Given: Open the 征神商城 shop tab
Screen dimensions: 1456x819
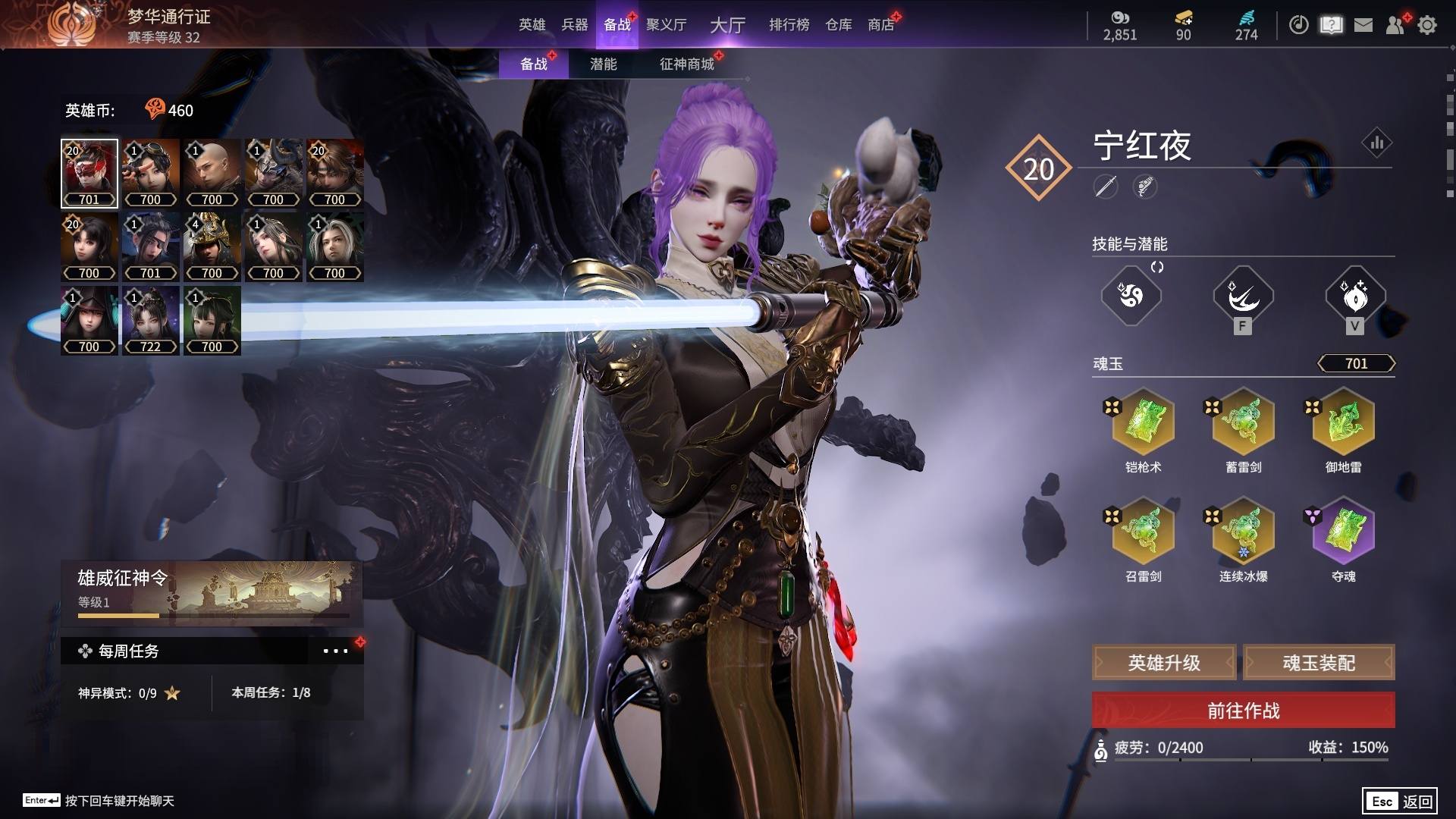Looking at the screenshot, I should pos(686,64).
